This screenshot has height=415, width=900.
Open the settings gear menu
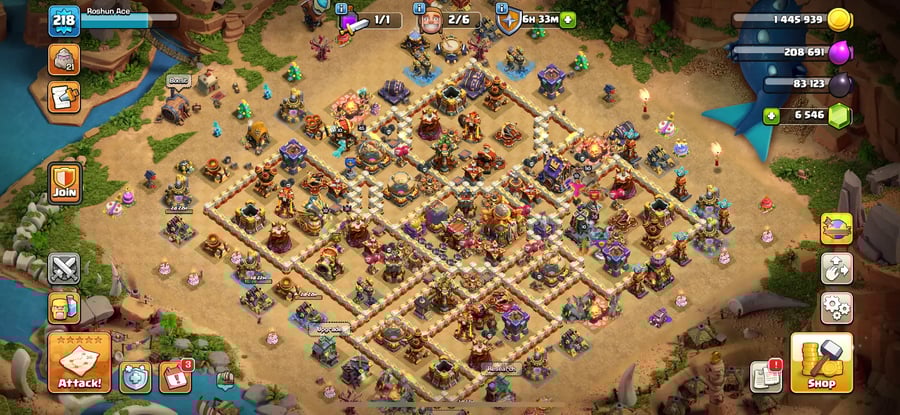[x=836, y=307]
